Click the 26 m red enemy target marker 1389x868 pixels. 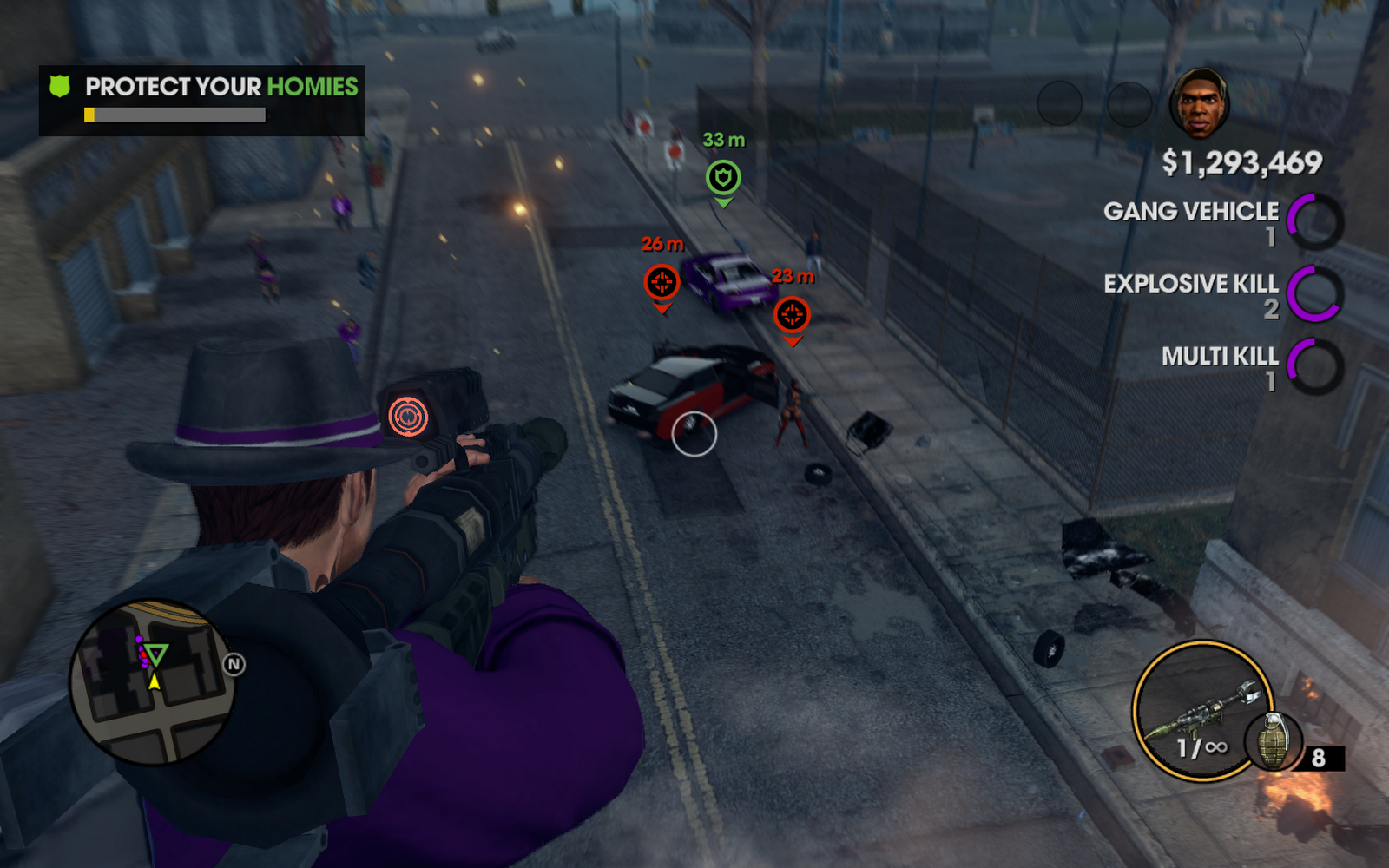[x=662, y=283]
